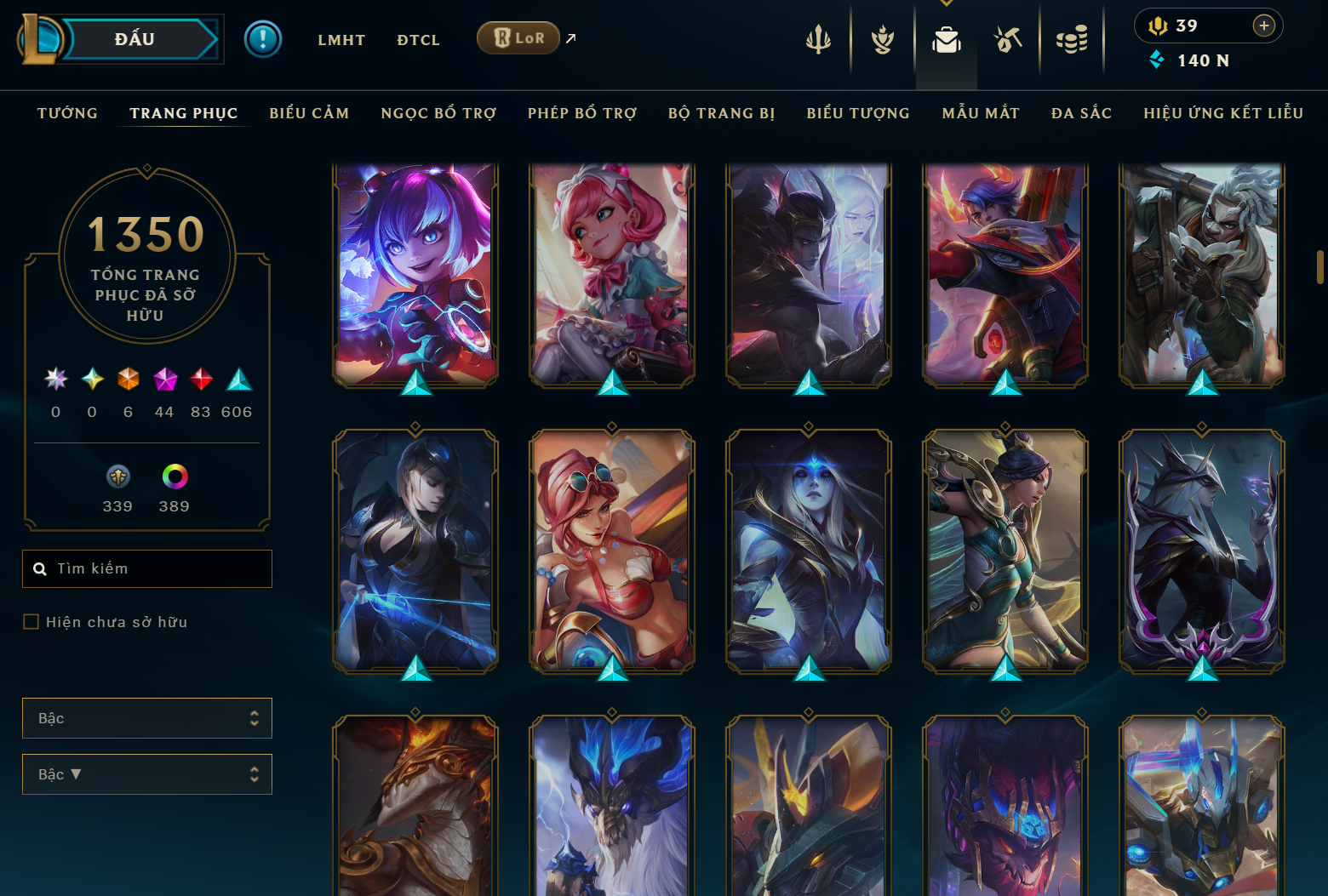The image size is (1328, 896).
Task: Open the 'Bậc ▼' sort order dropdown
Action: [x=146, y=774]
